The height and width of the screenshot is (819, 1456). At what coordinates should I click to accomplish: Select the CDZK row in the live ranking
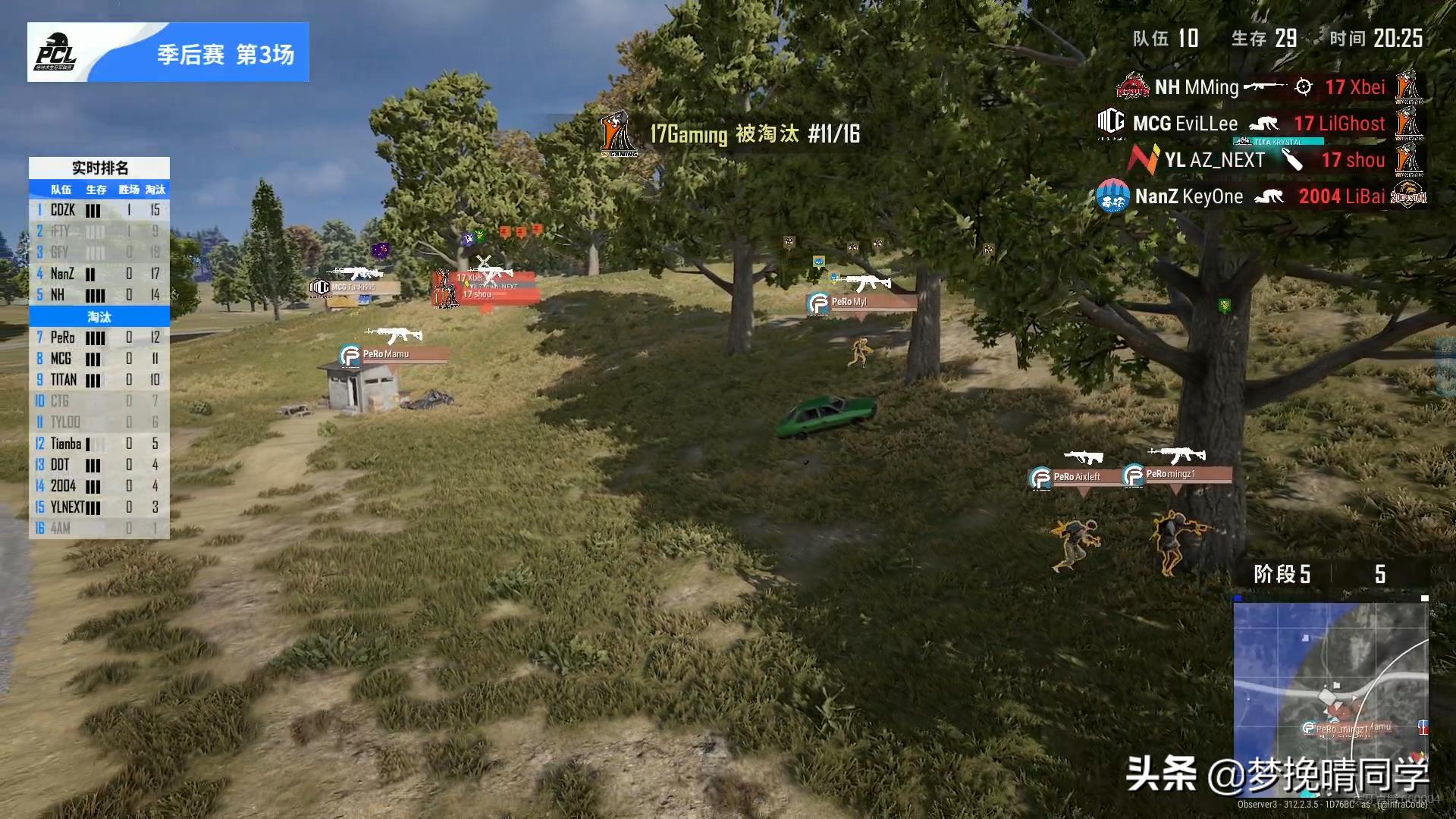(99, 210)
